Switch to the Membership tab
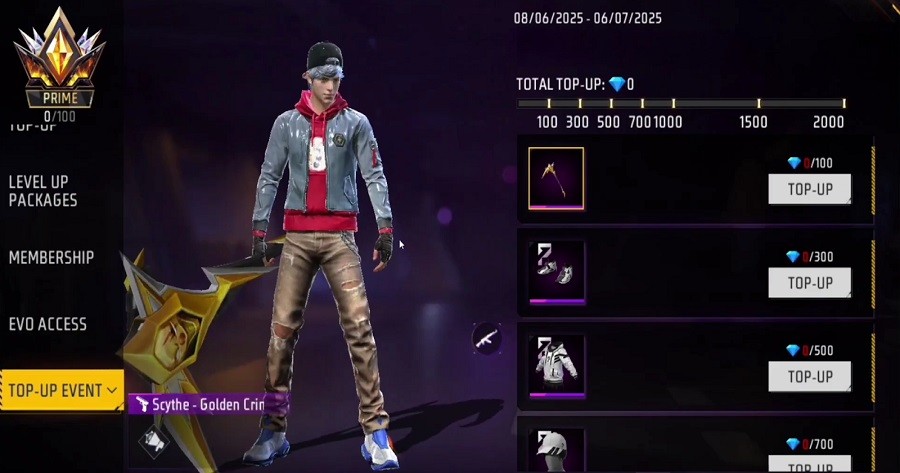 click(x=51, y=257)
